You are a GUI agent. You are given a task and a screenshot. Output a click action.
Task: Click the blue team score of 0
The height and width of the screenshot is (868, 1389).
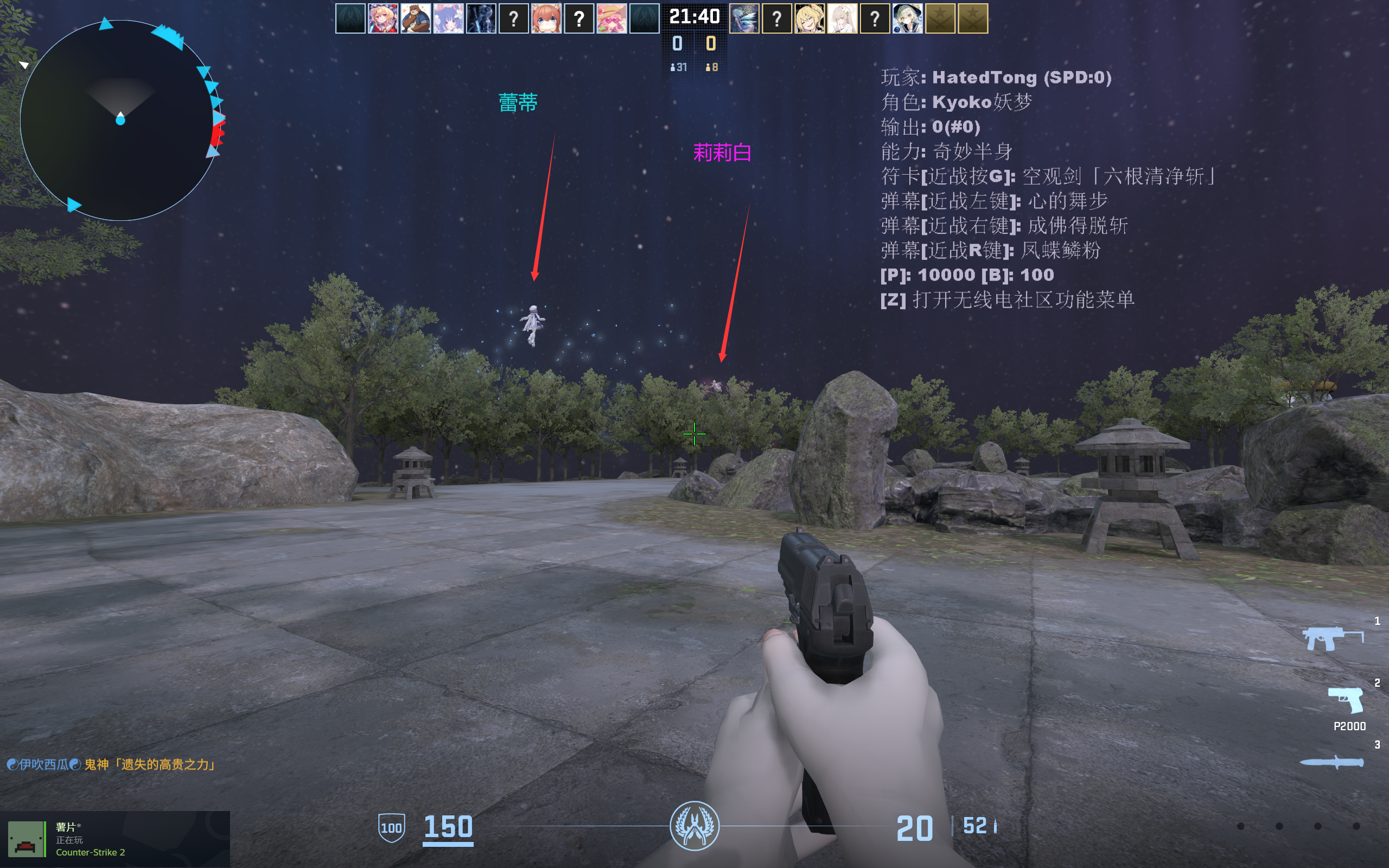pos(678,42)
